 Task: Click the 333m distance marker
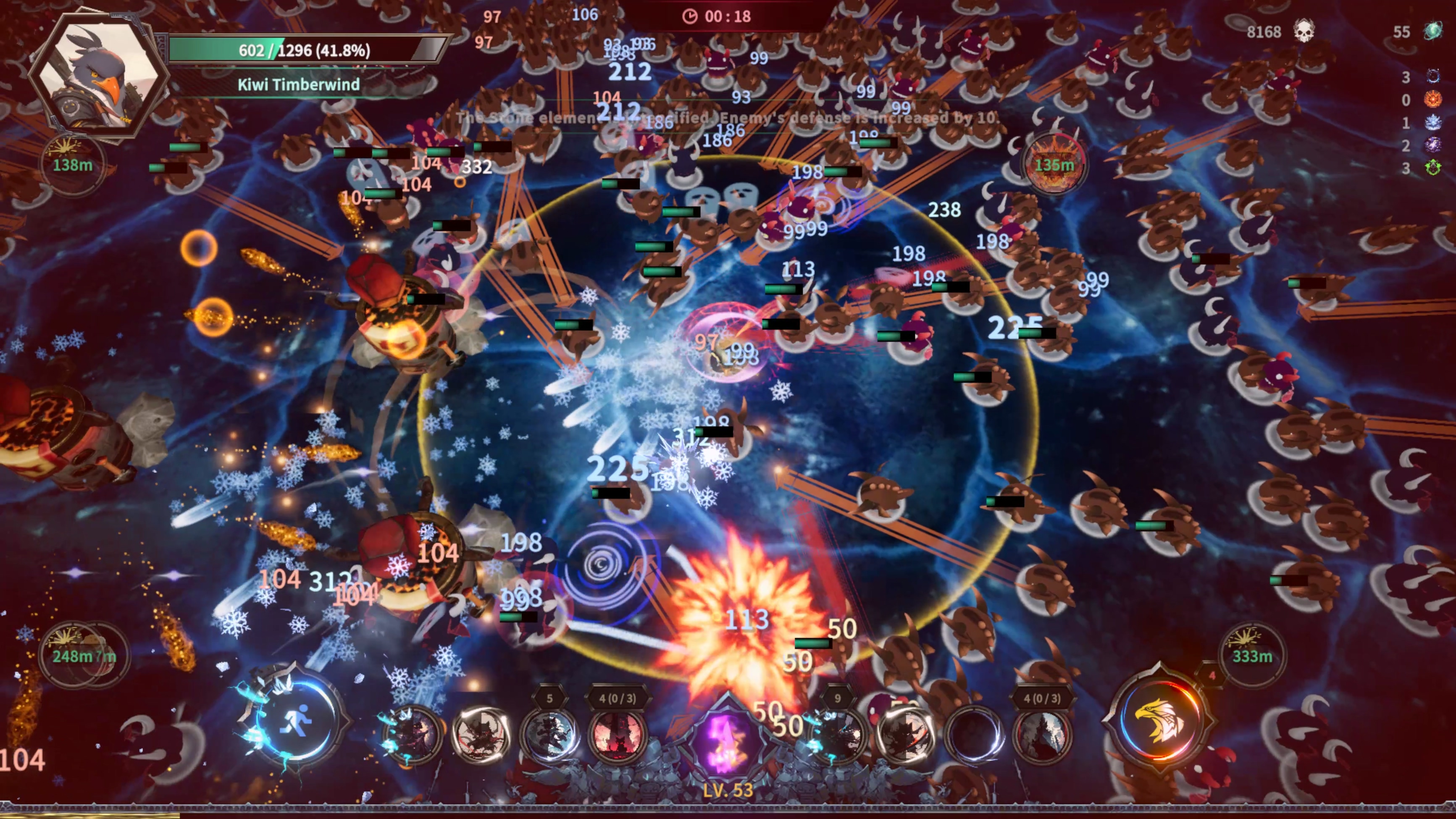[x=1252, y=656]
